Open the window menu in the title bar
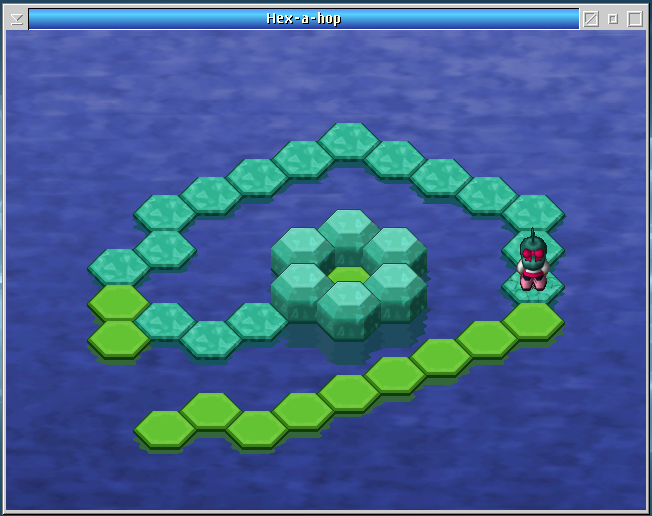This screenshot has width=652, height=516. coord(17,19)
